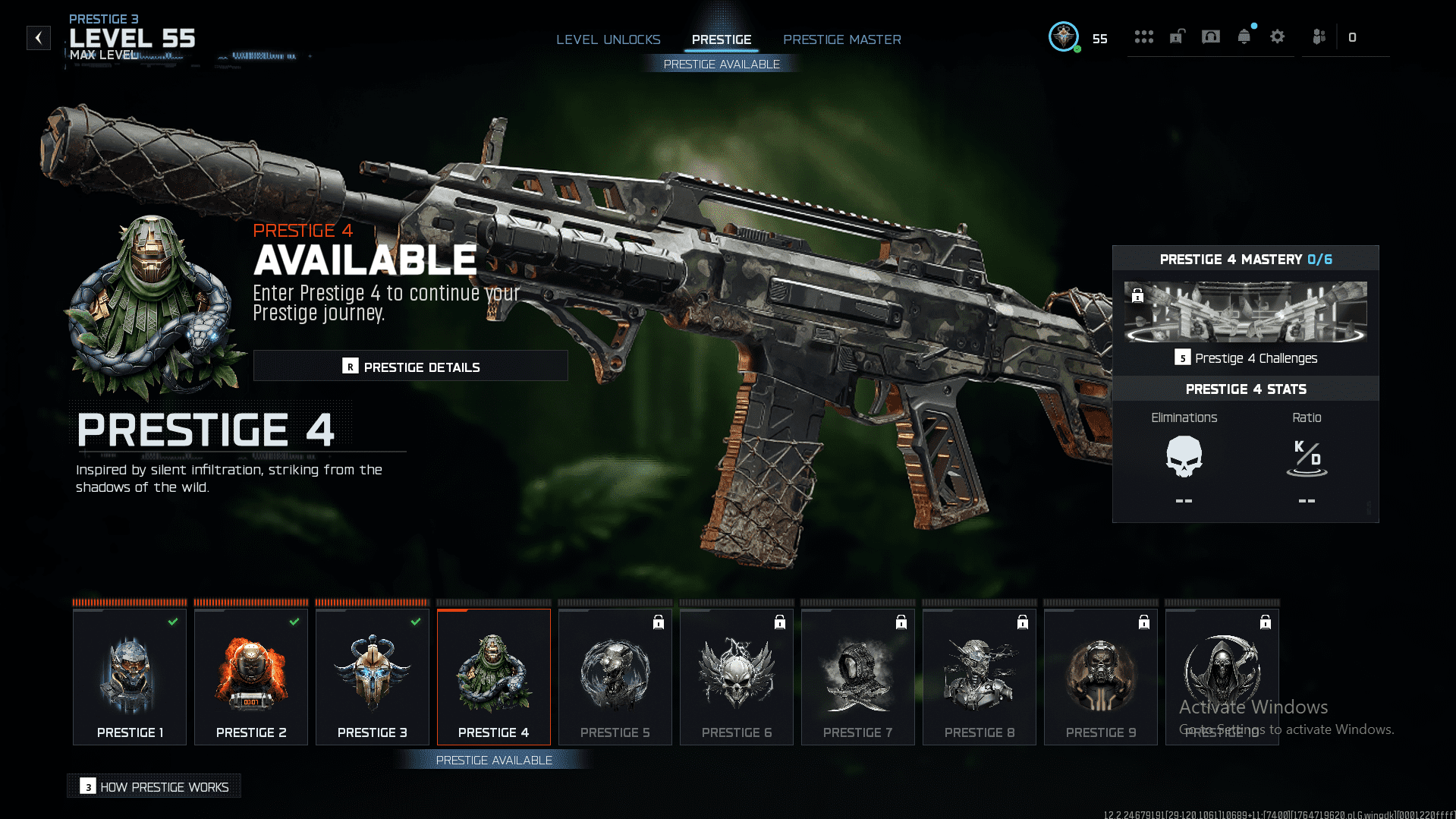The height and width of the screenshot is (819, 1456).
Task: Click the app grid icon in top bar
Action: coord(1143,36)
